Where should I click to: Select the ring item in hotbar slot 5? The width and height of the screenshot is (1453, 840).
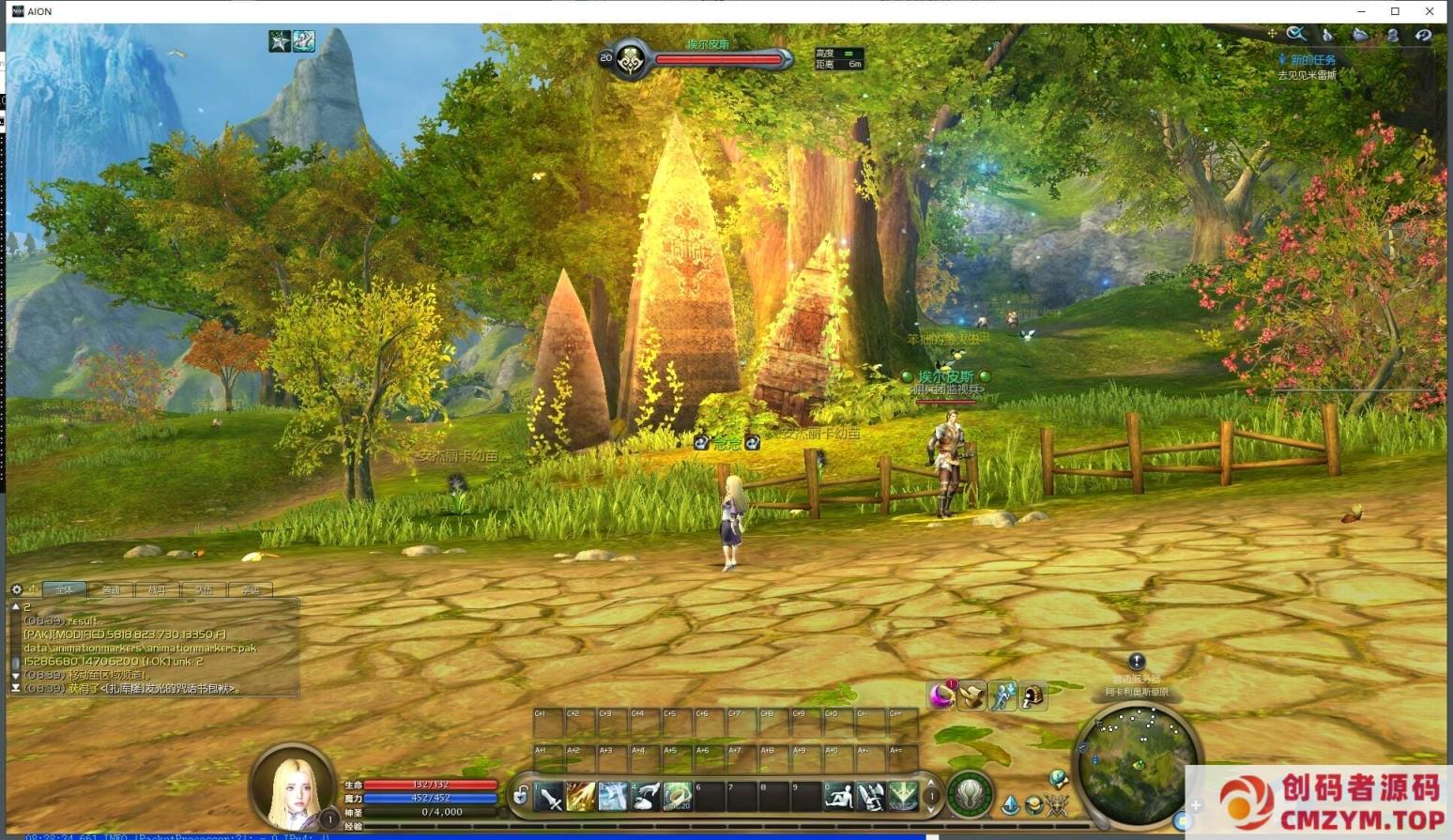pos(677,798)
